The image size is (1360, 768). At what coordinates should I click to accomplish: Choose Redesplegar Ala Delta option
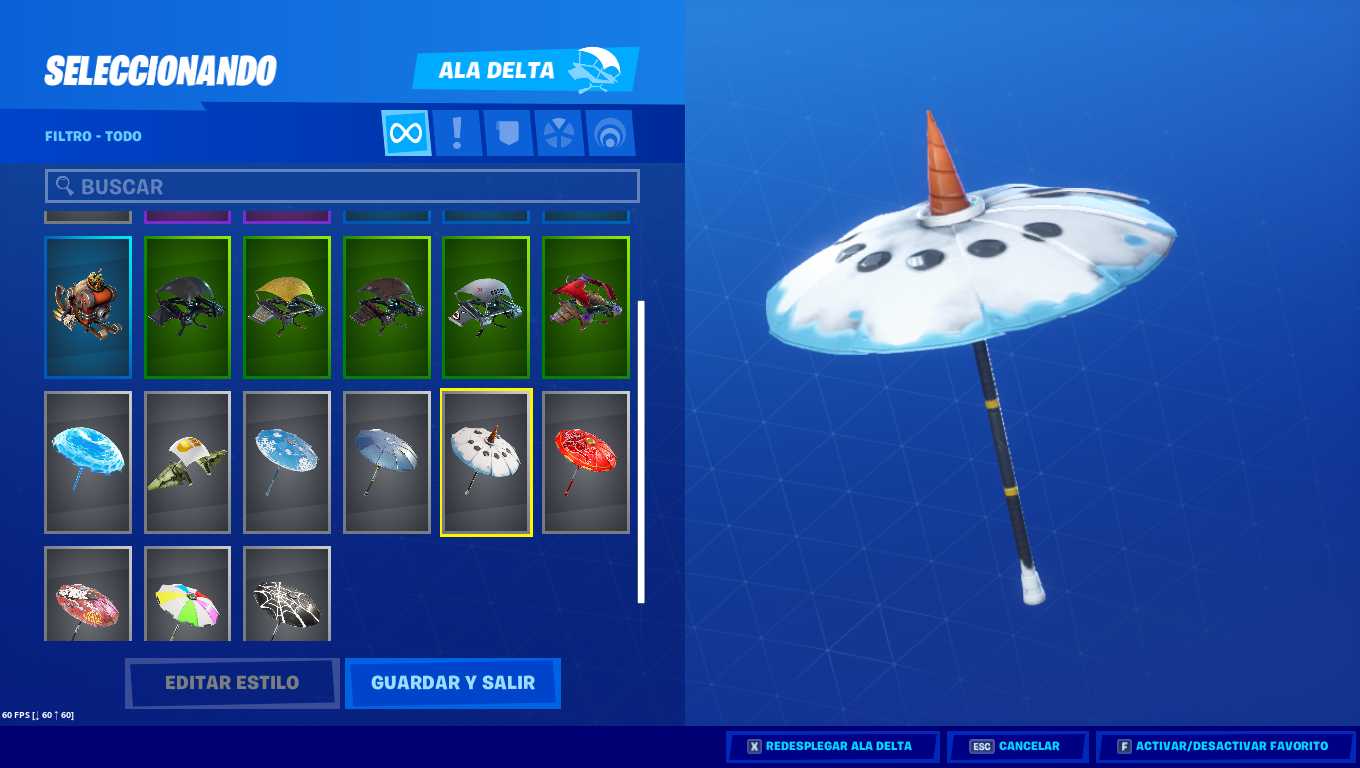click(x=832, y=746)
